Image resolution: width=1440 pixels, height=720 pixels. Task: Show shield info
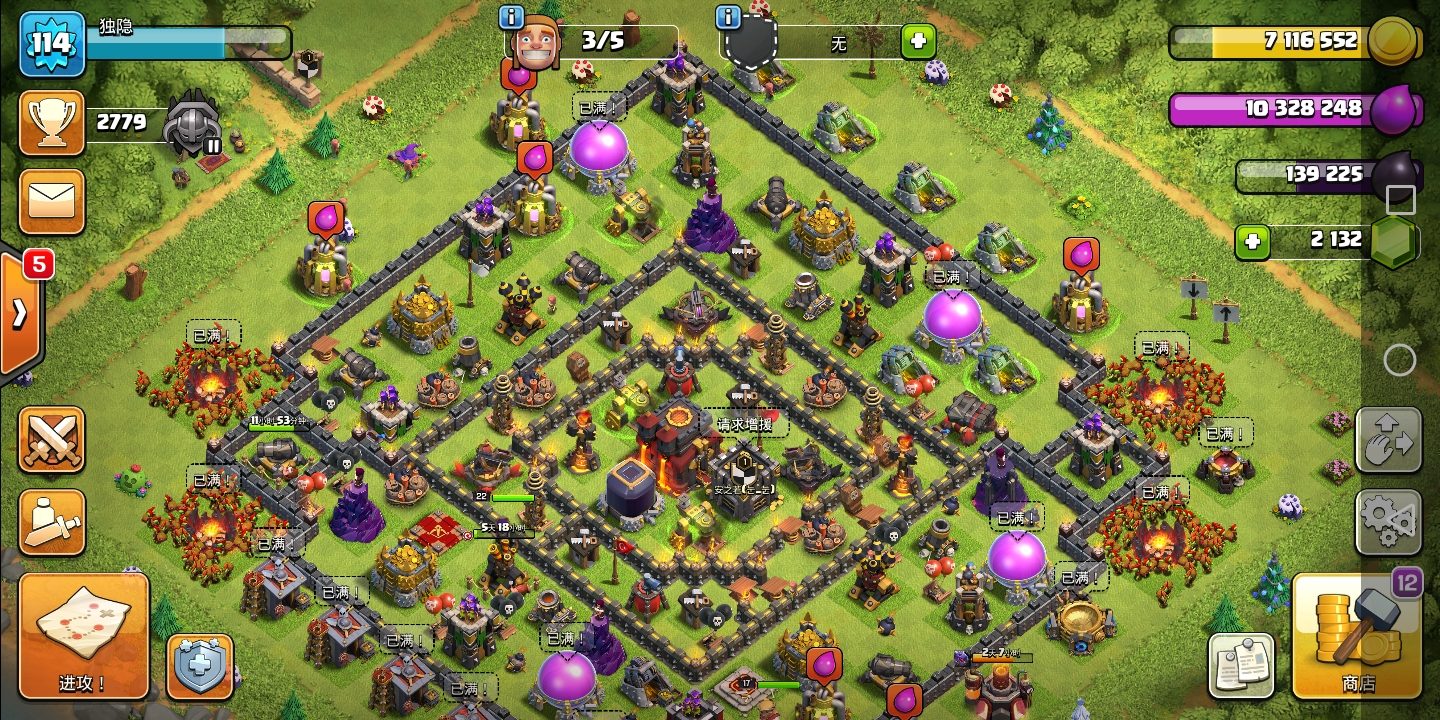coord(729,17)
